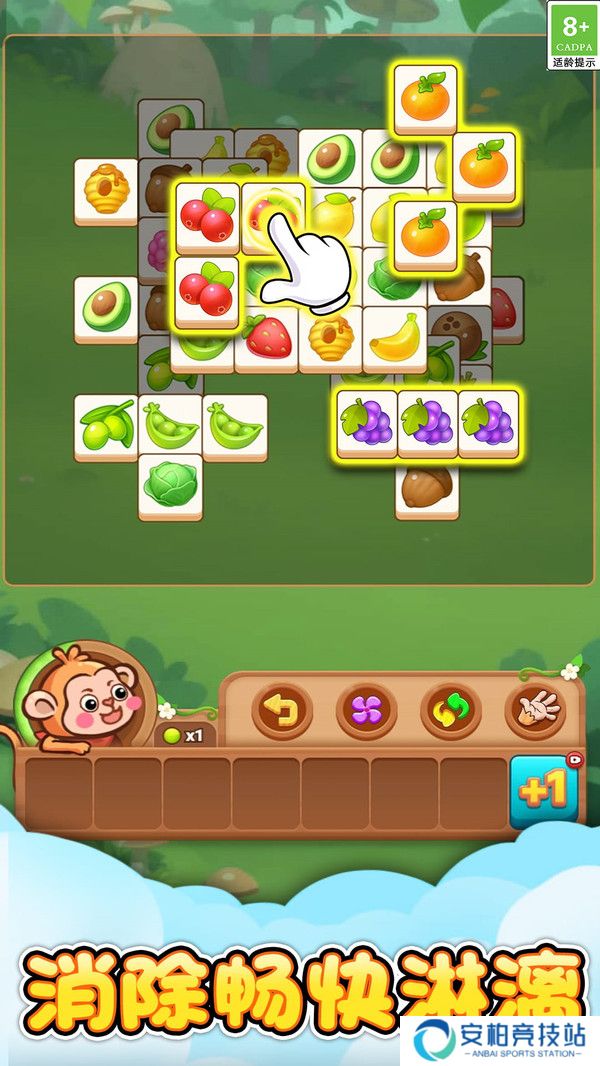Viewport: 600px width, 1066px height.
Task: Use the yellow undo arrow button
Action: (281, 711)
